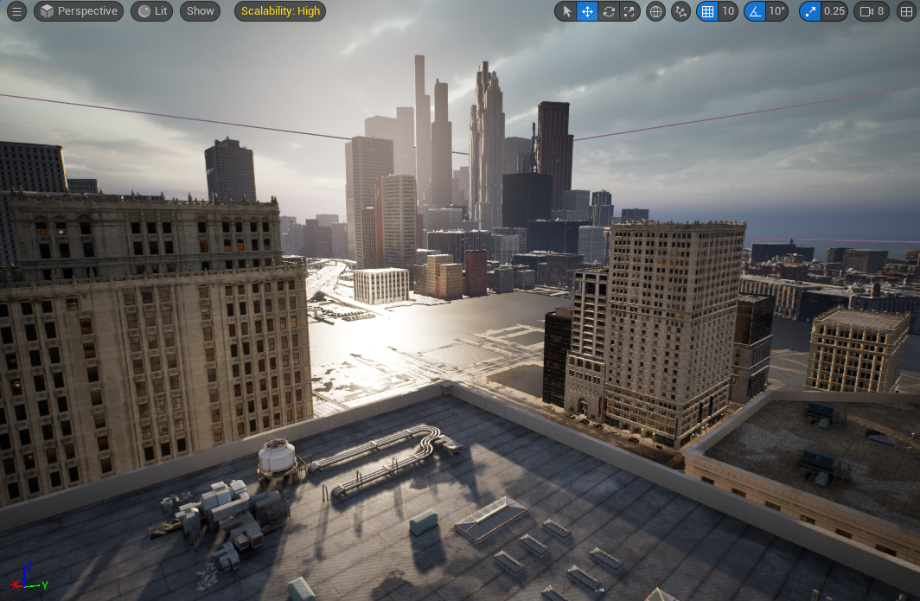Toggle surface snapping icon

(681, 11)
